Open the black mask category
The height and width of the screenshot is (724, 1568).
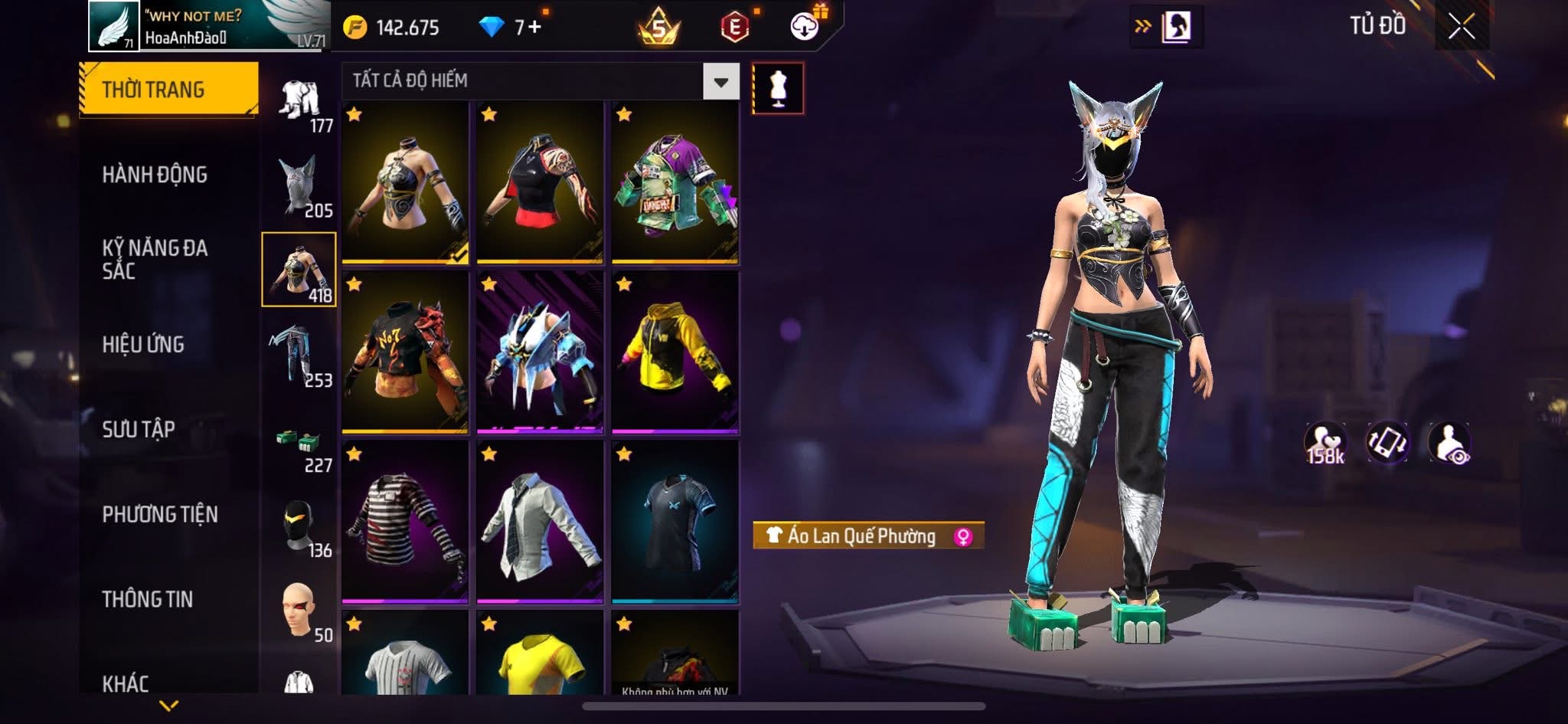(x=299, y=527)
